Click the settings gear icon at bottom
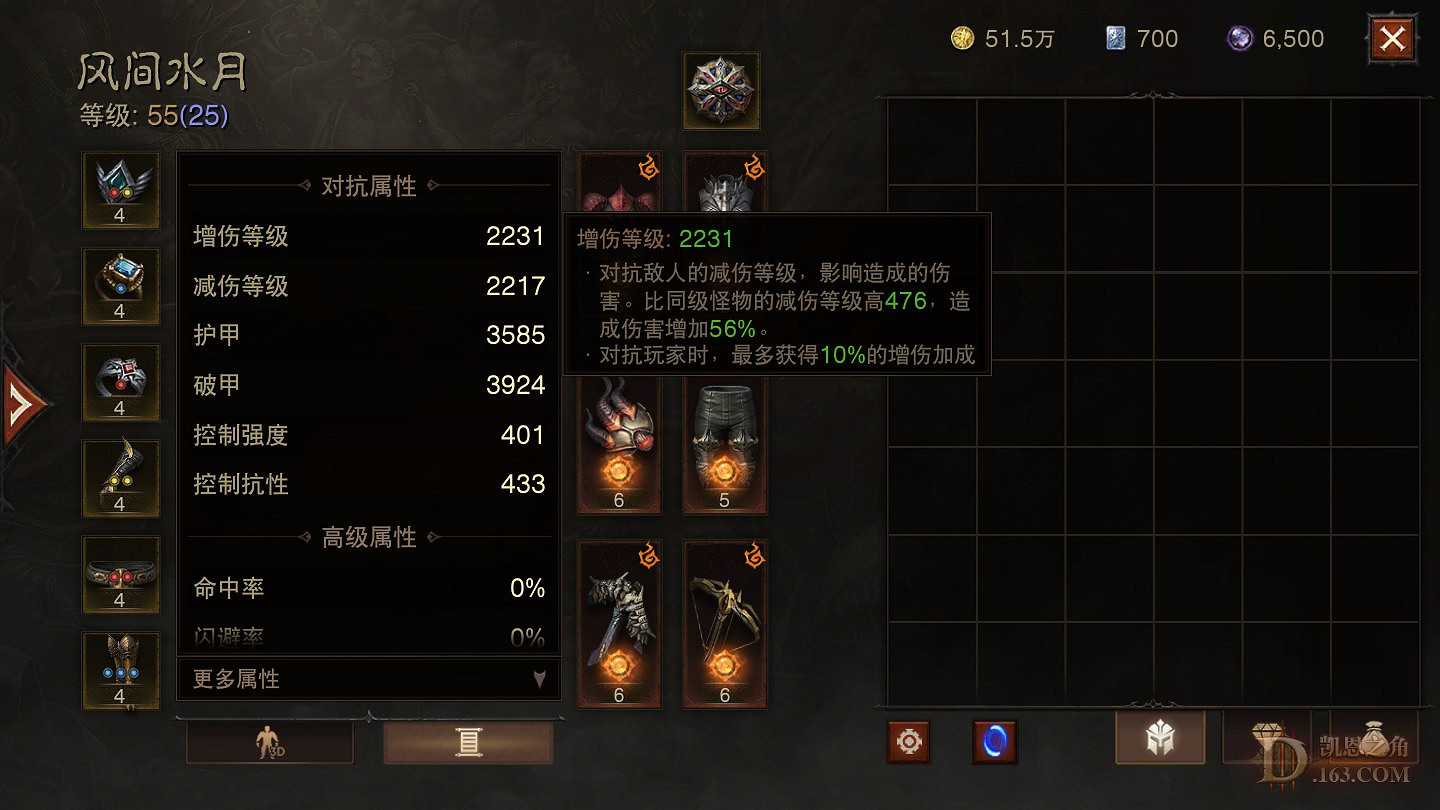The width and height of the screenshot is (1440, 810). coord(908,740)
